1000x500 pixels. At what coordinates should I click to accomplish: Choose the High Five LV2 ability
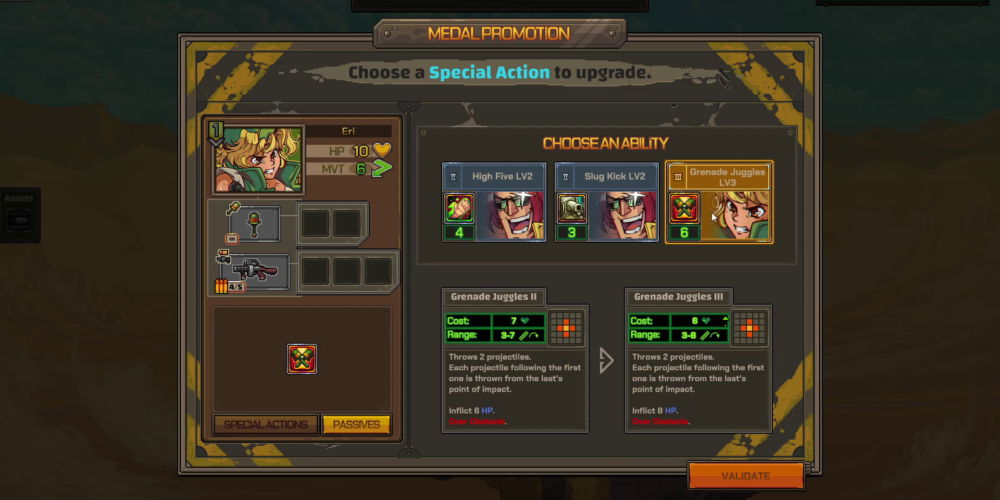[495, 203]
